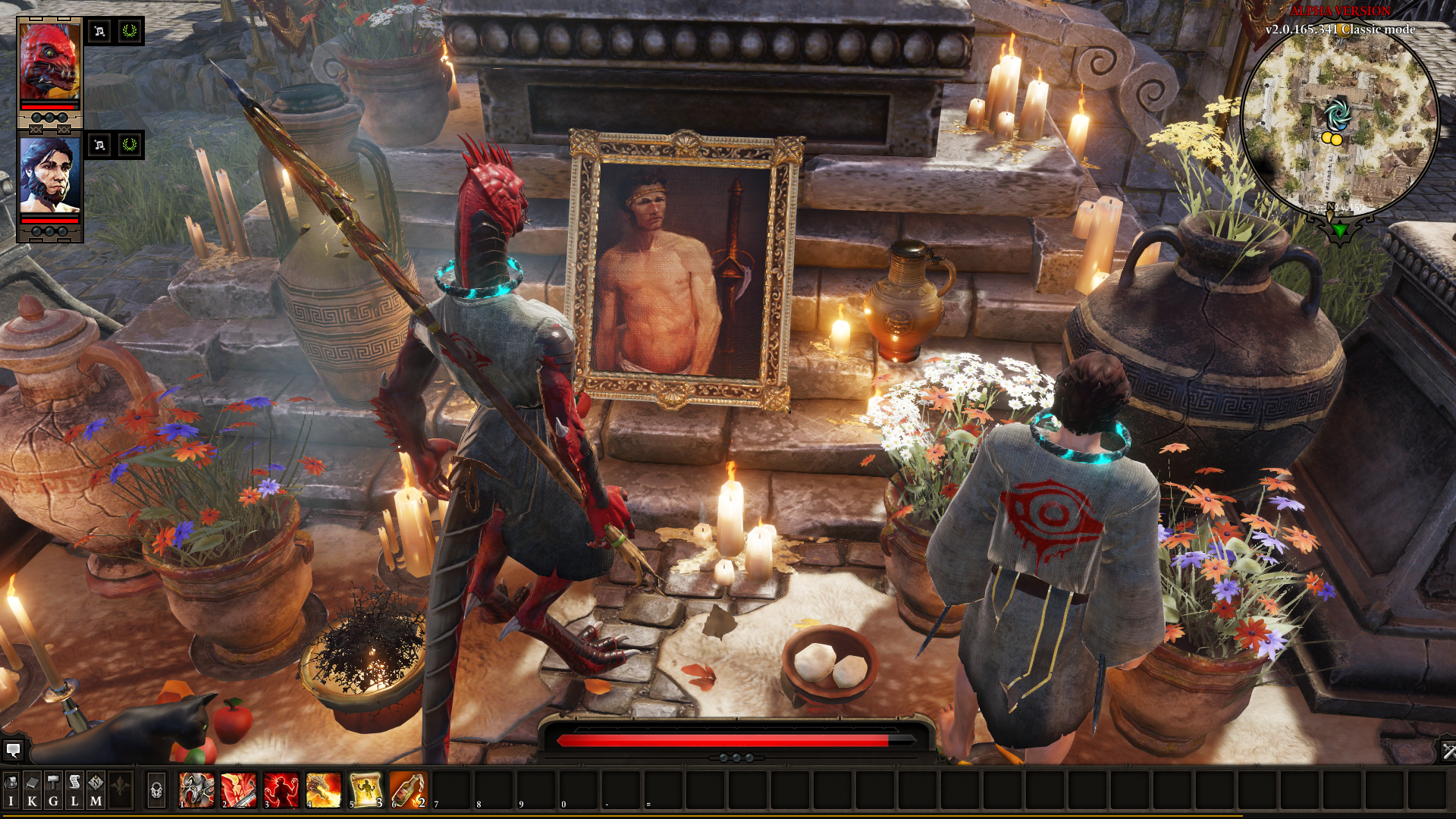1456x819 pixels.
Task: Open the skills book button labeled K
Action: point(32,790)
